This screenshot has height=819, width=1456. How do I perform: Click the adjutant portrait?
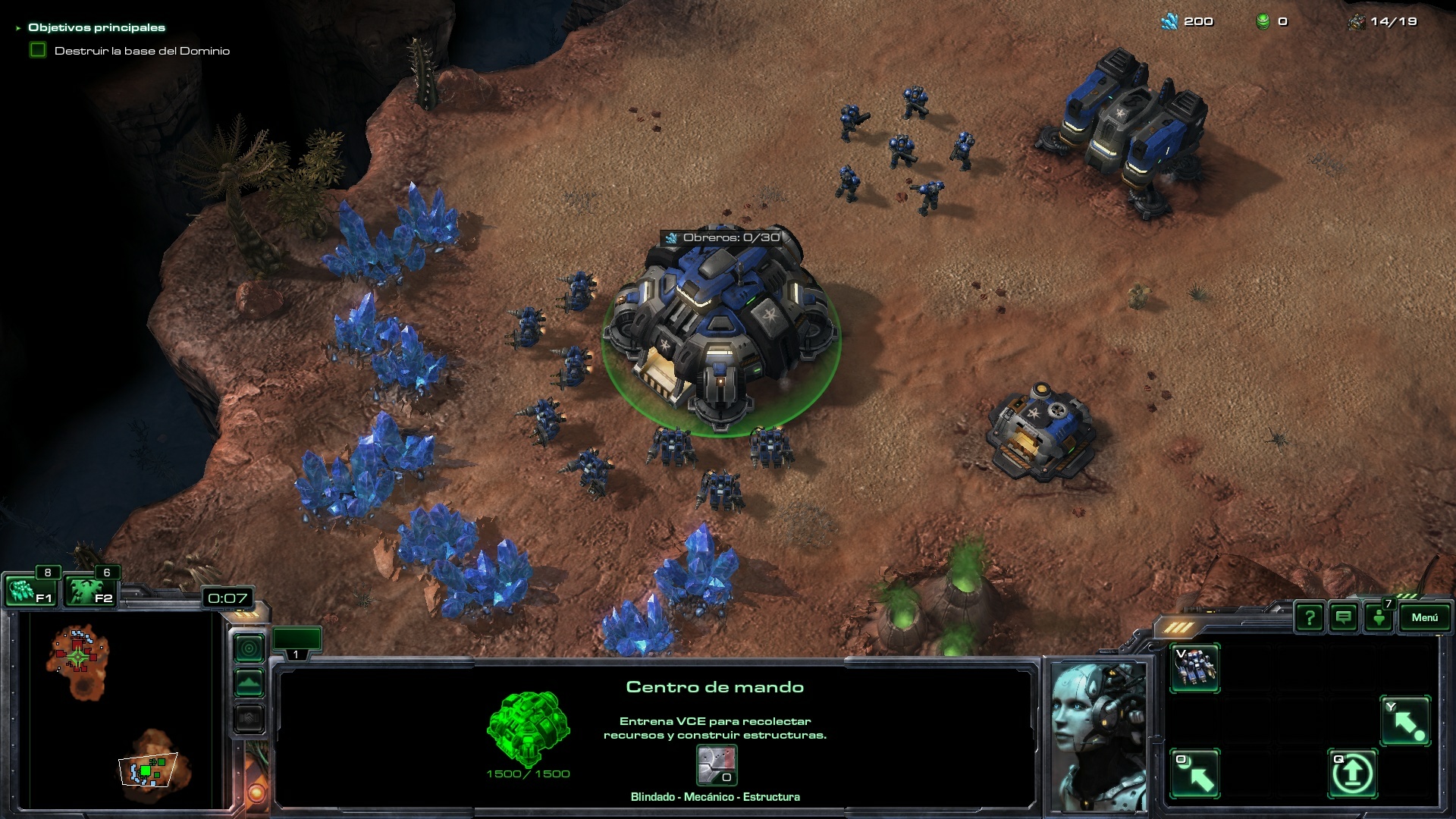1098,734
